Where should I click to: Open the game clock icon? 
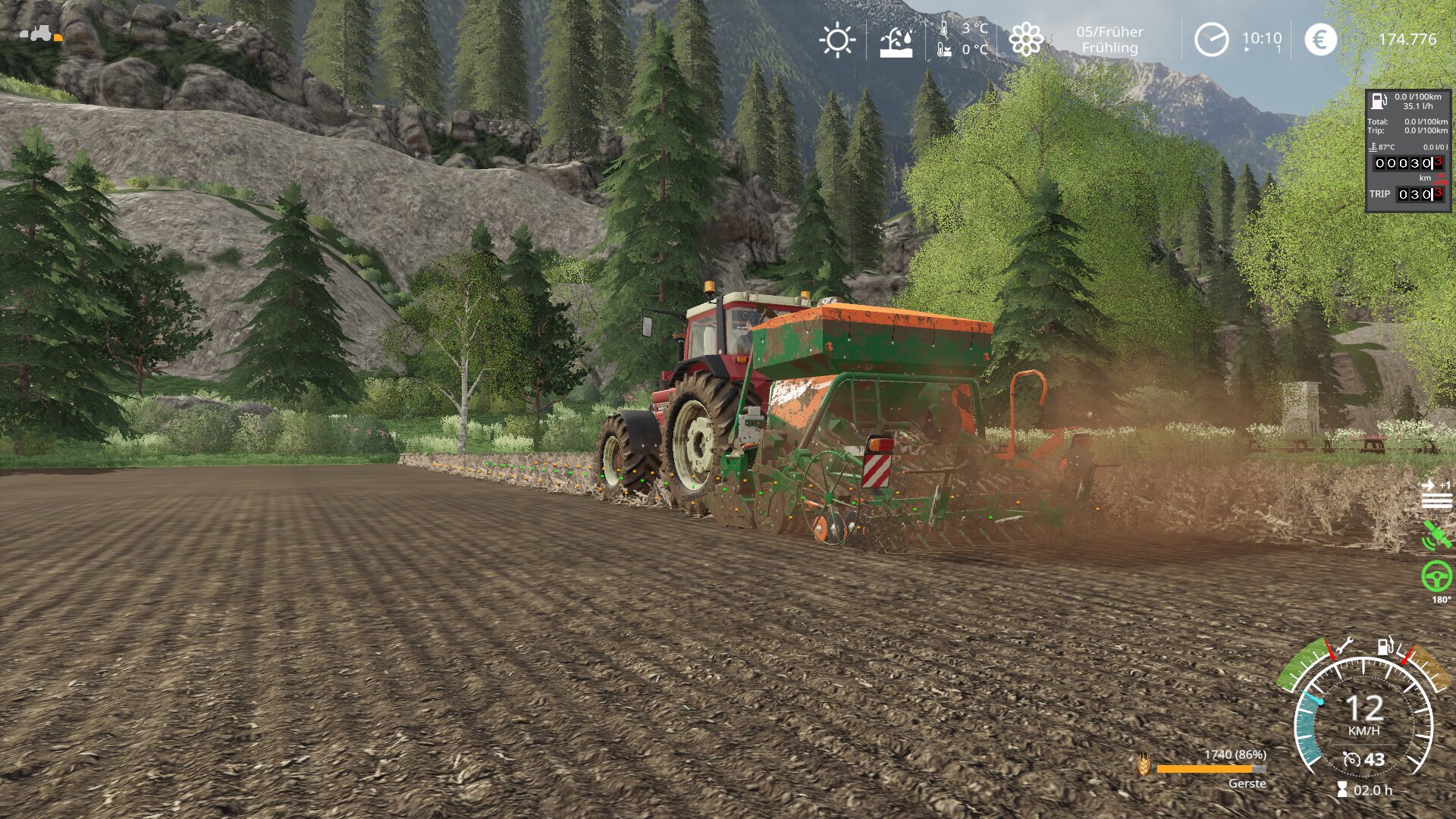point(1211,39)
